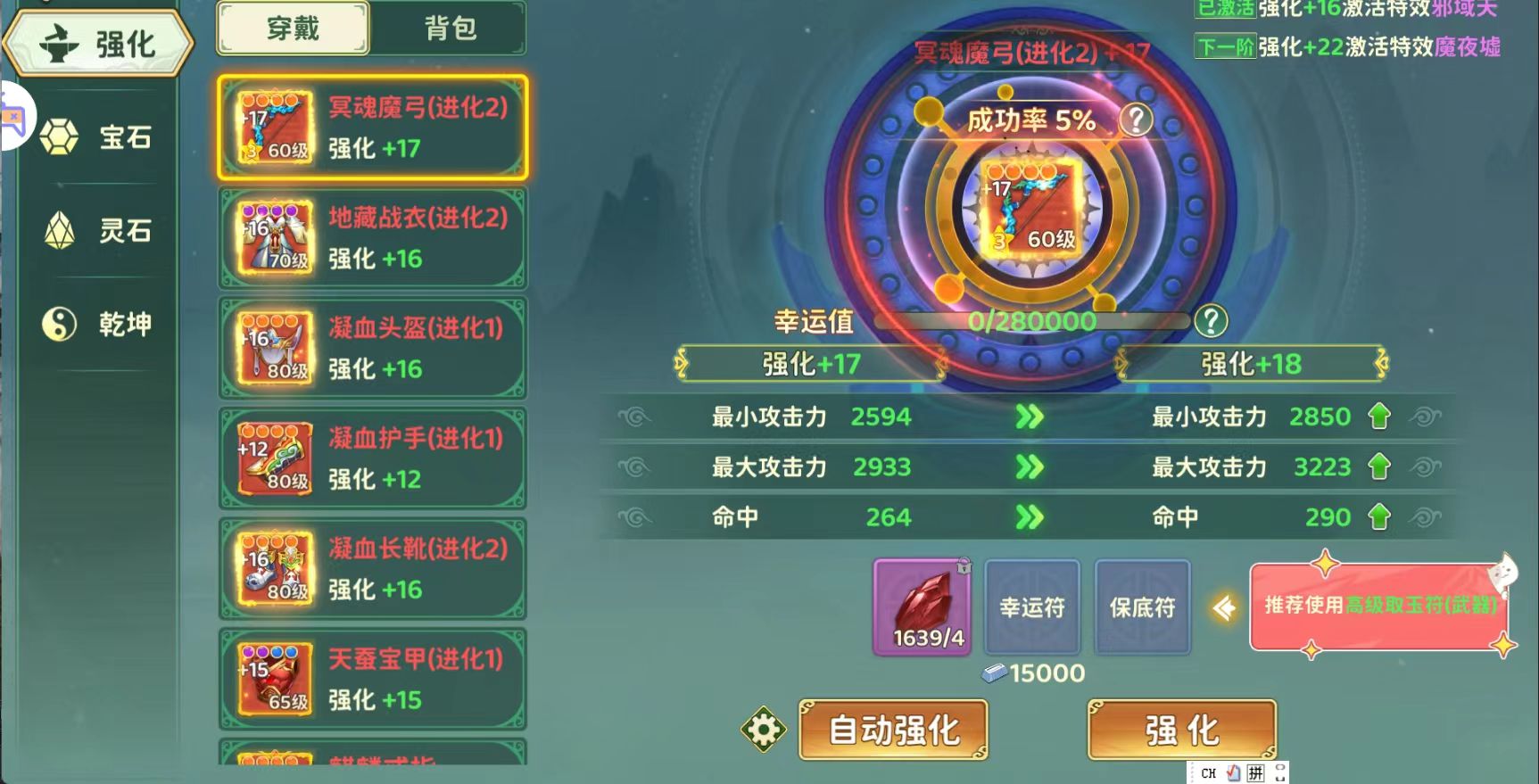This screenshot has height=784, width=1539.
Task: Click the 拼 input method icon in taskbar
Action: pyautogui.click(x=1255, y=772)
